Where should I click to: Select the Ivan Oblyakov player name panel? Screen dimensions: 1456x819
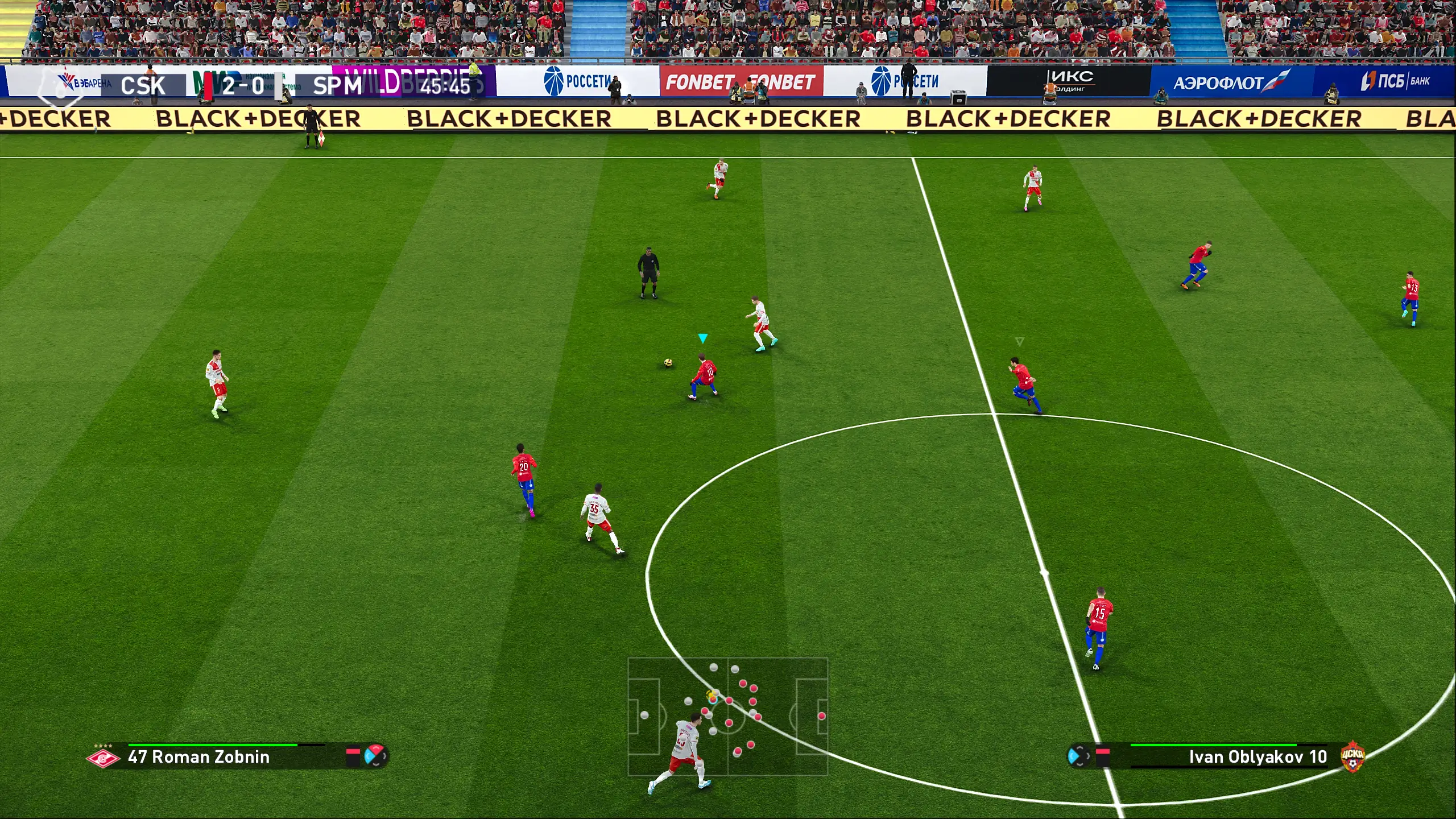click(1257, 757)
